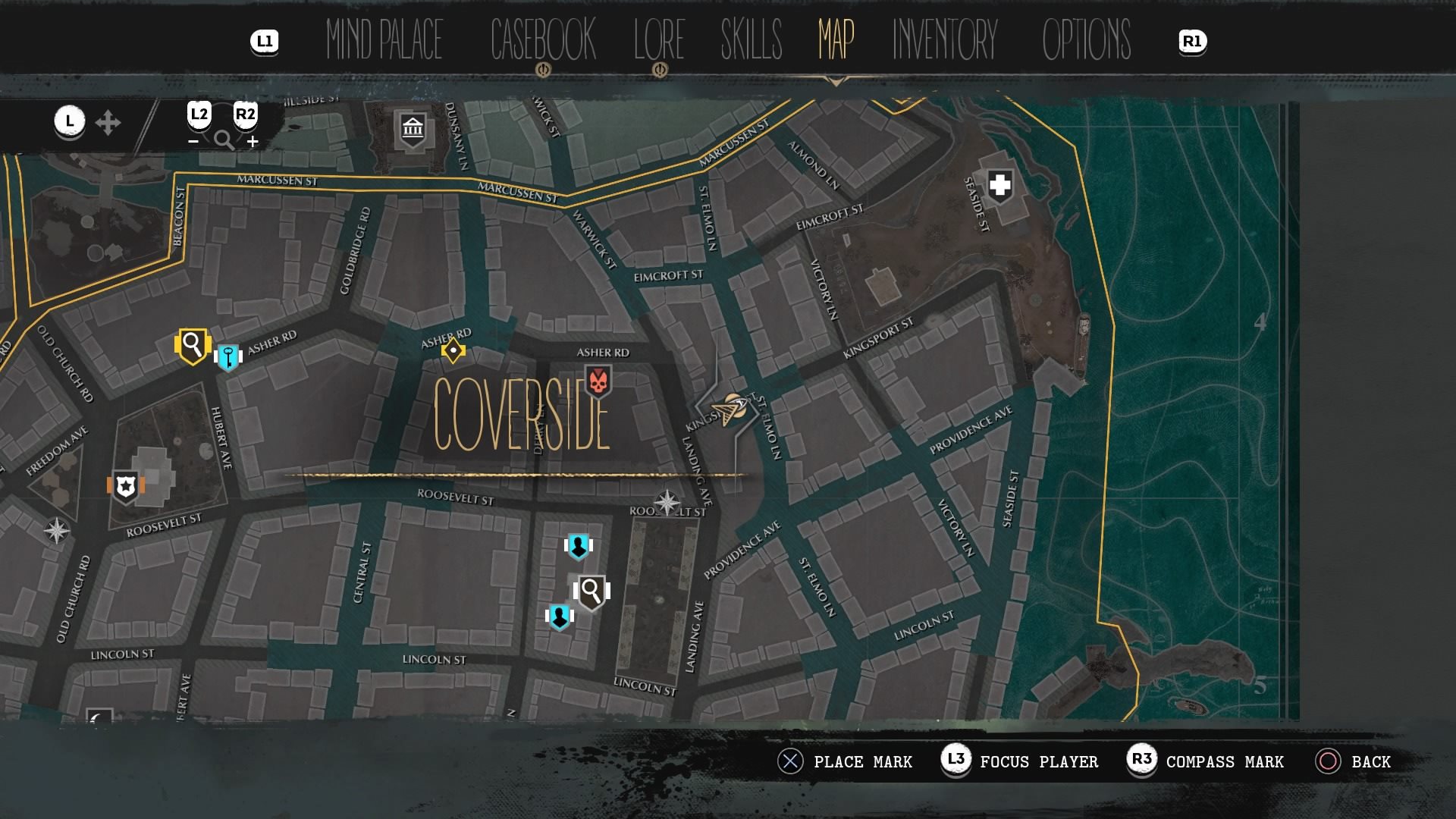1456x819 pixels.
Task: Select the Map tab
Action: tap(836, 39)
